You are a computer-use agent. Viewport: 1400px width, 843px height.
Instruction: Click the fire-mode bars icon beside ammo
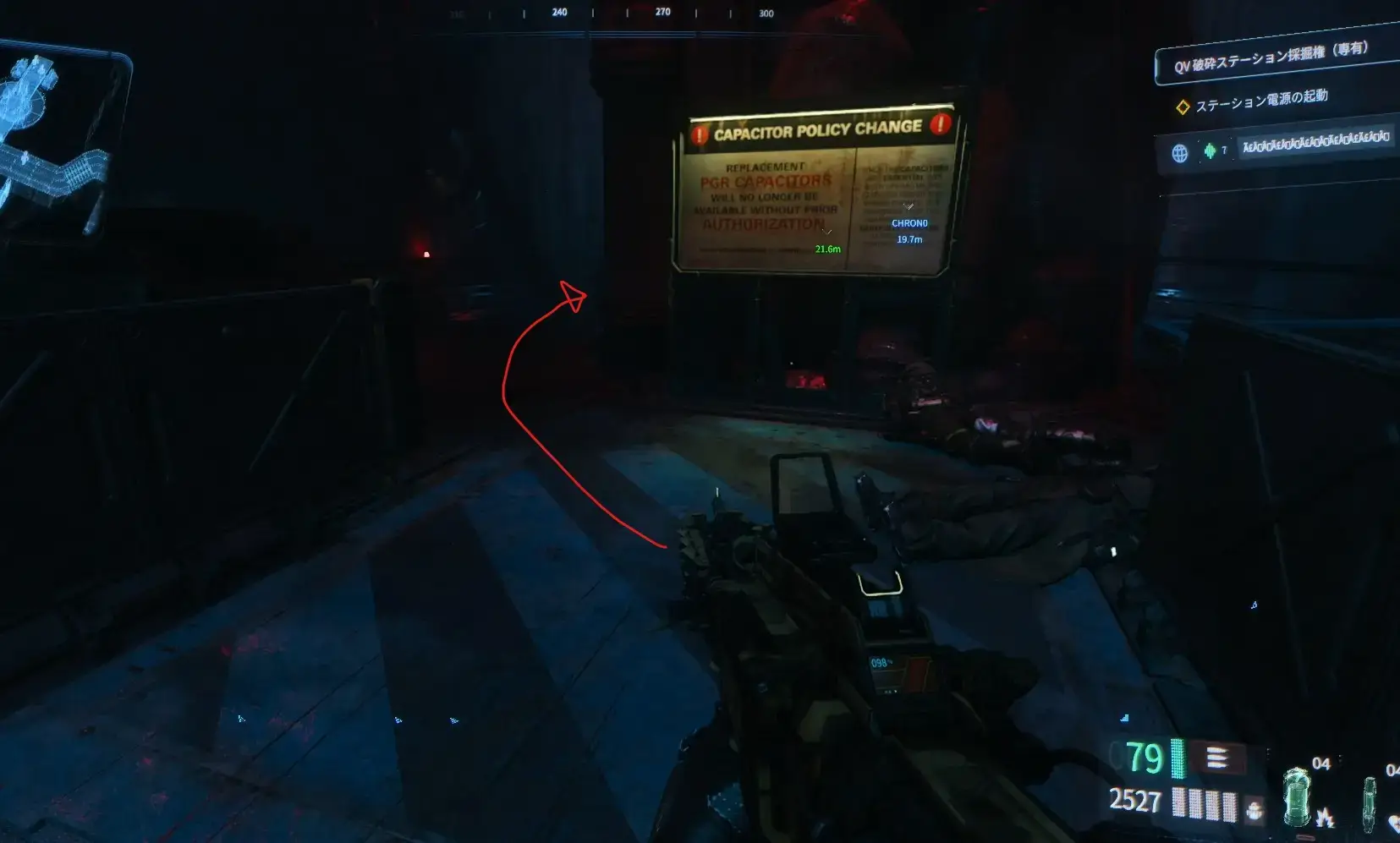click(1216, 757)
